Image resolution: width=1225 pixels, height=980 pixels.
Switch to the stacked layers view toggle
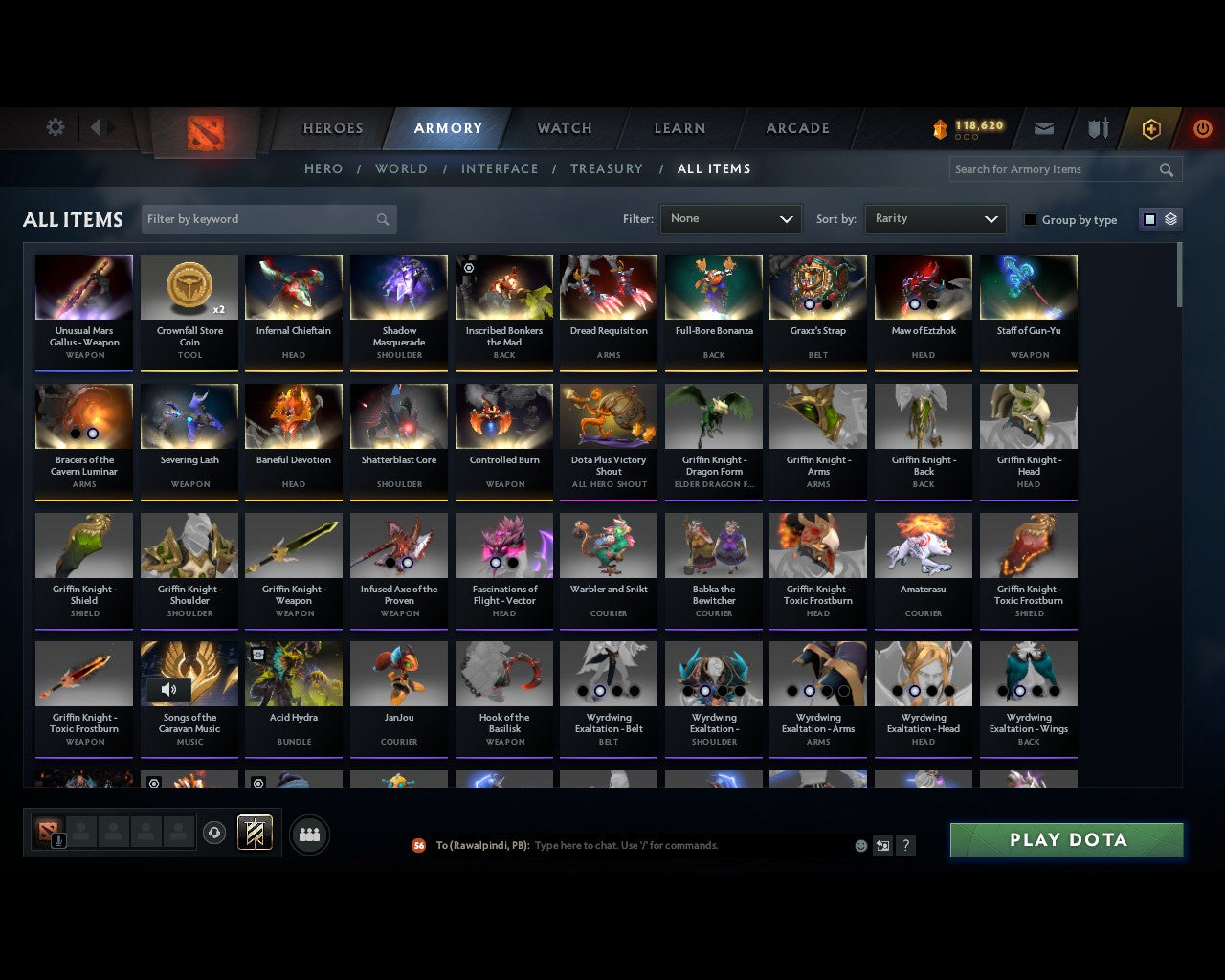pyautogui.click(x=1169, y=218)
